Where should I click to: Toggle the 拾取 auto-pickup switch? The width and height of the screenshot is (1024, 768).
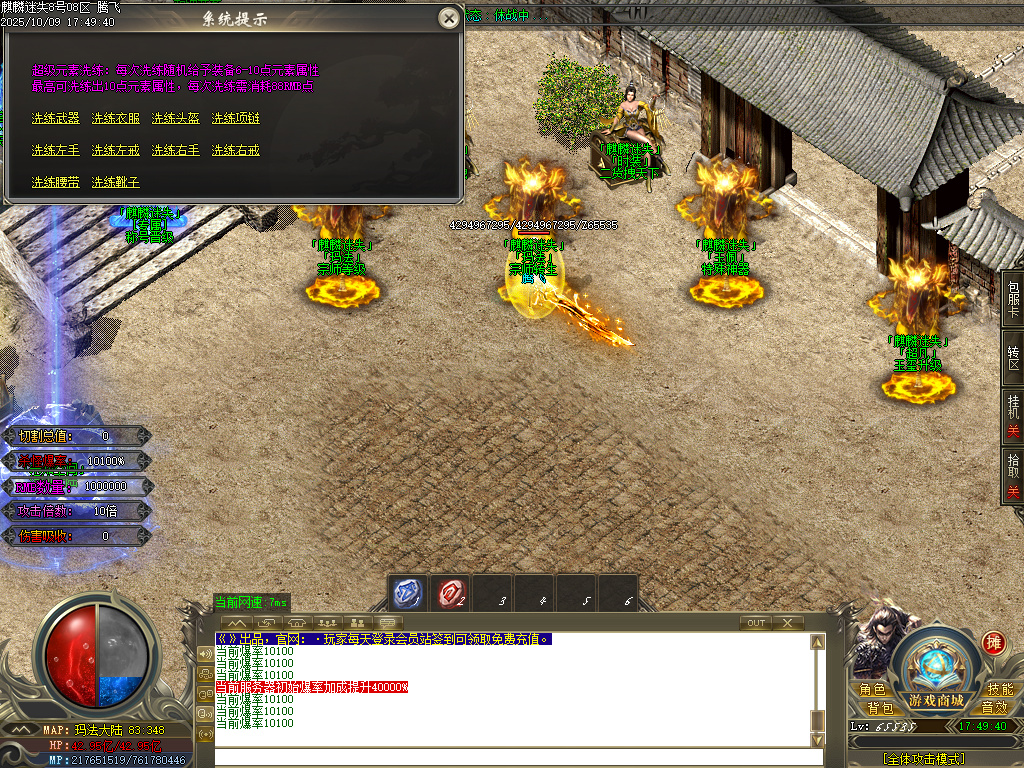coord(1012,476)
